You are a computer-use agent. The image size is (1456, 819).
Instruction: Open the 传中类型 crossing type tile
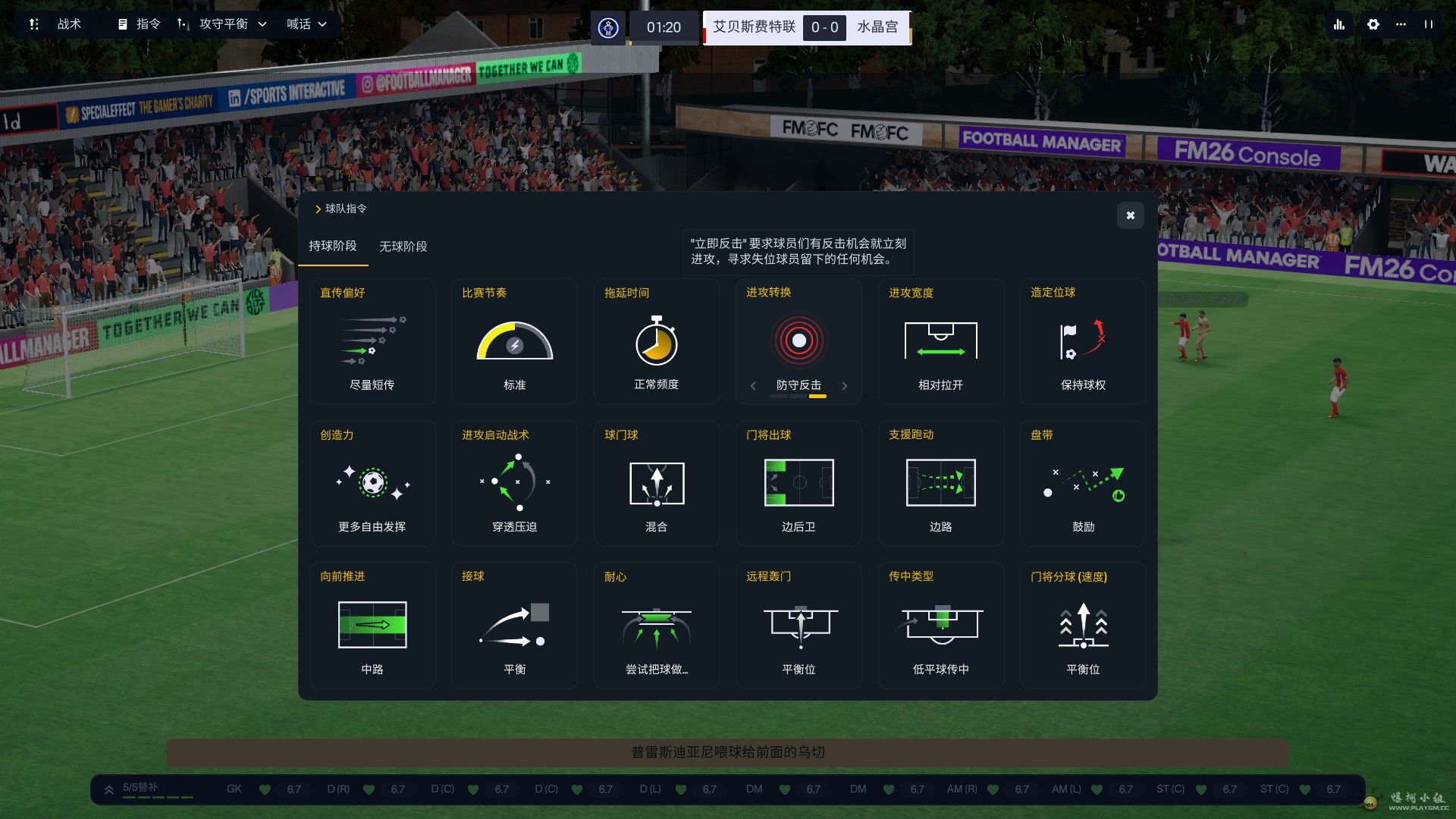[940, 626]
